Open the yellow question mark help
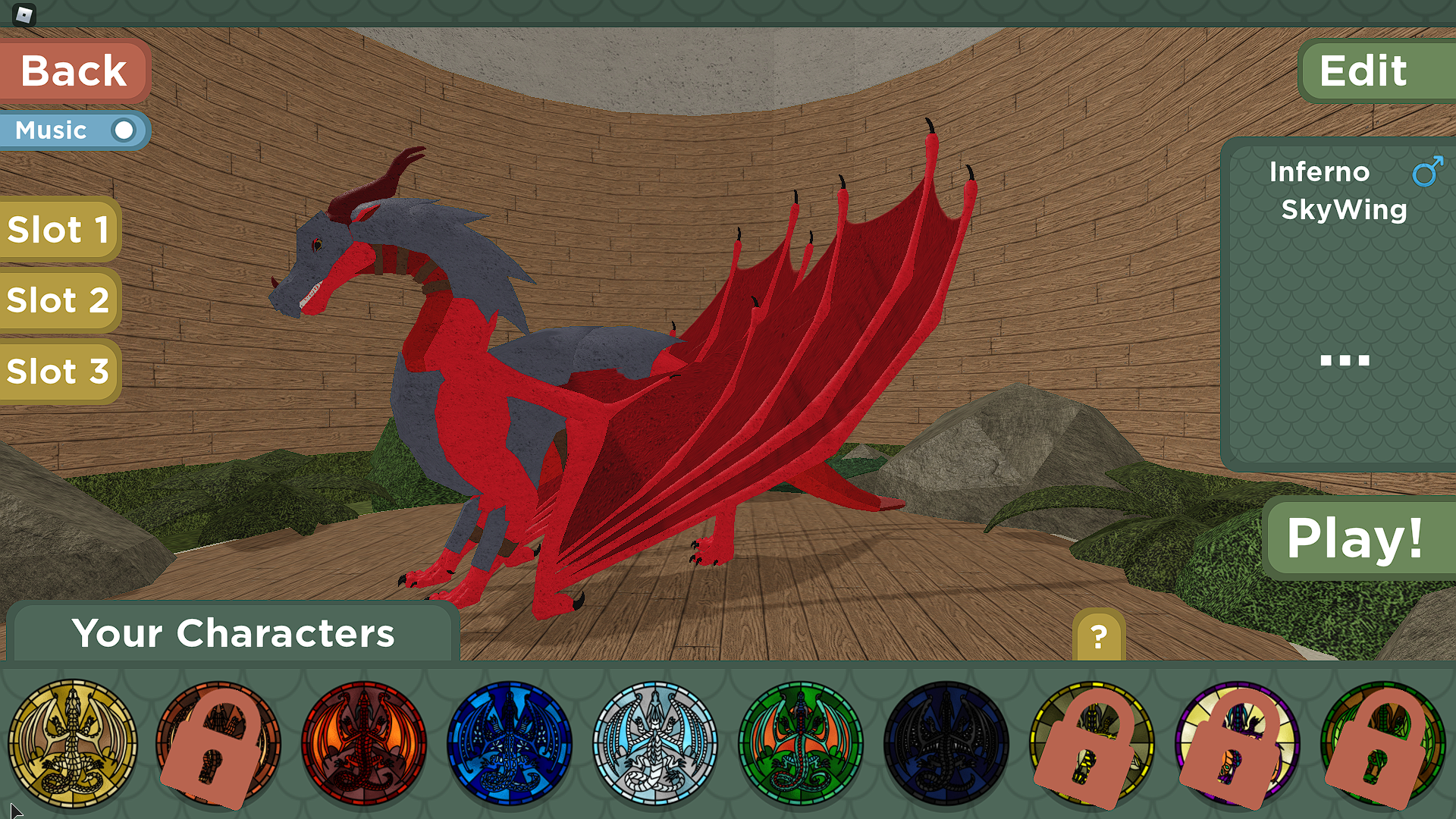1456x819 pixels. (1099, 635)
